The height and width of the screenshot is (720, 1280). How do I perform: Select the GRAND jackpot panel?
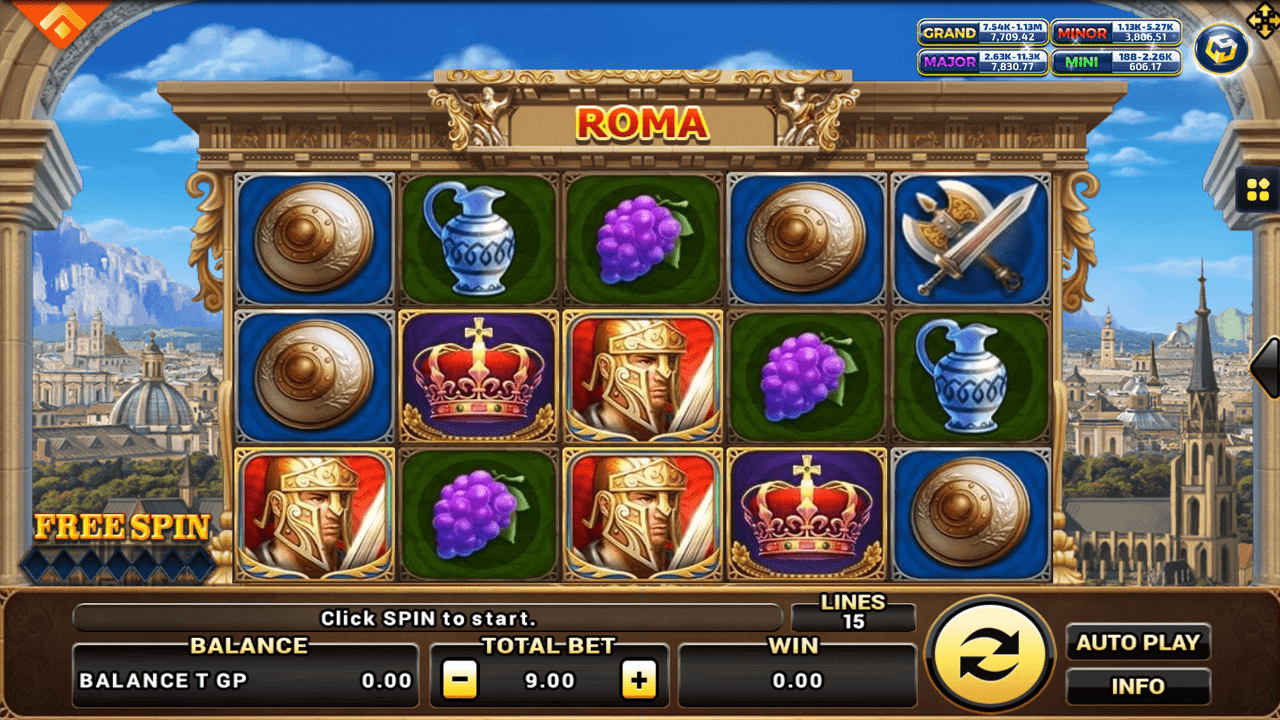pyautogui.click(x=983, y=33)
